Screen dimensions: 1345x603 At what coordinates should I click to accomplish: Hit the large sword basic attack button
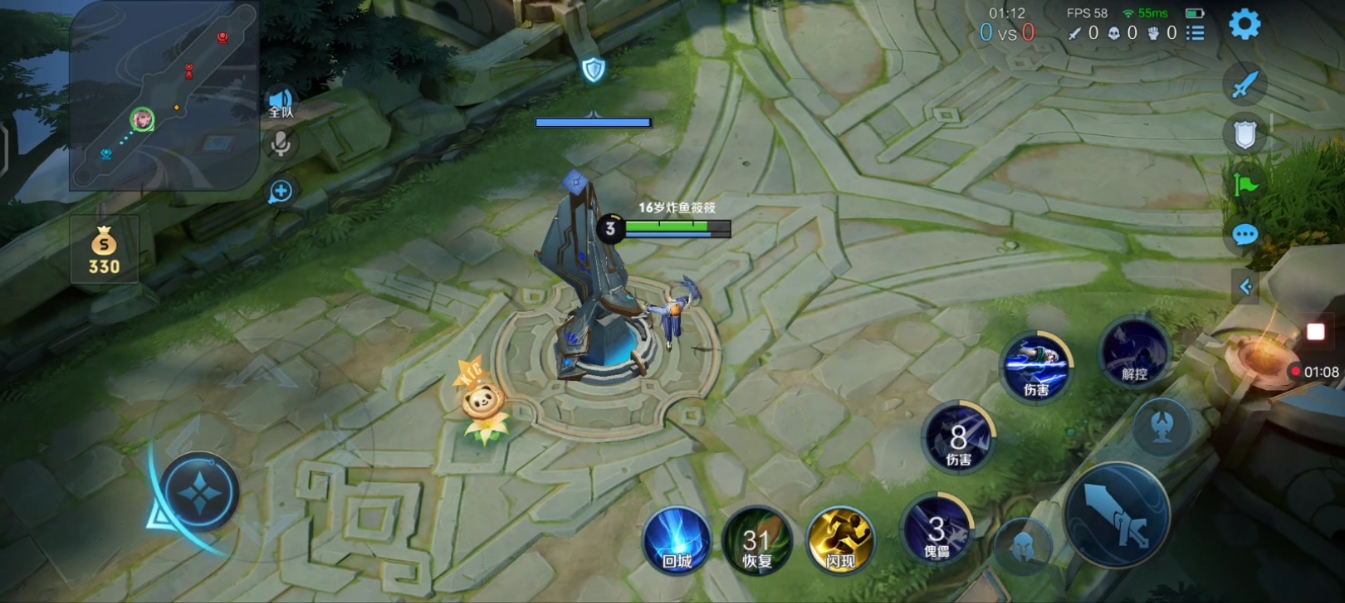pos(1117,515)
